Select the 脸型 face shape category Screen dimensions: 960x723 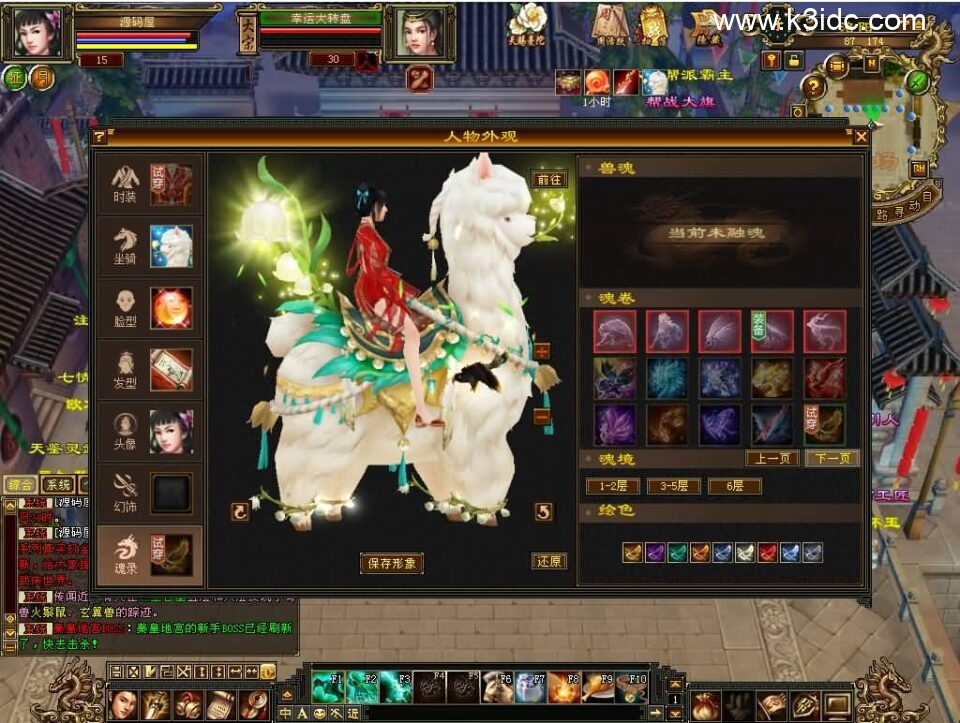coord(152,308)
